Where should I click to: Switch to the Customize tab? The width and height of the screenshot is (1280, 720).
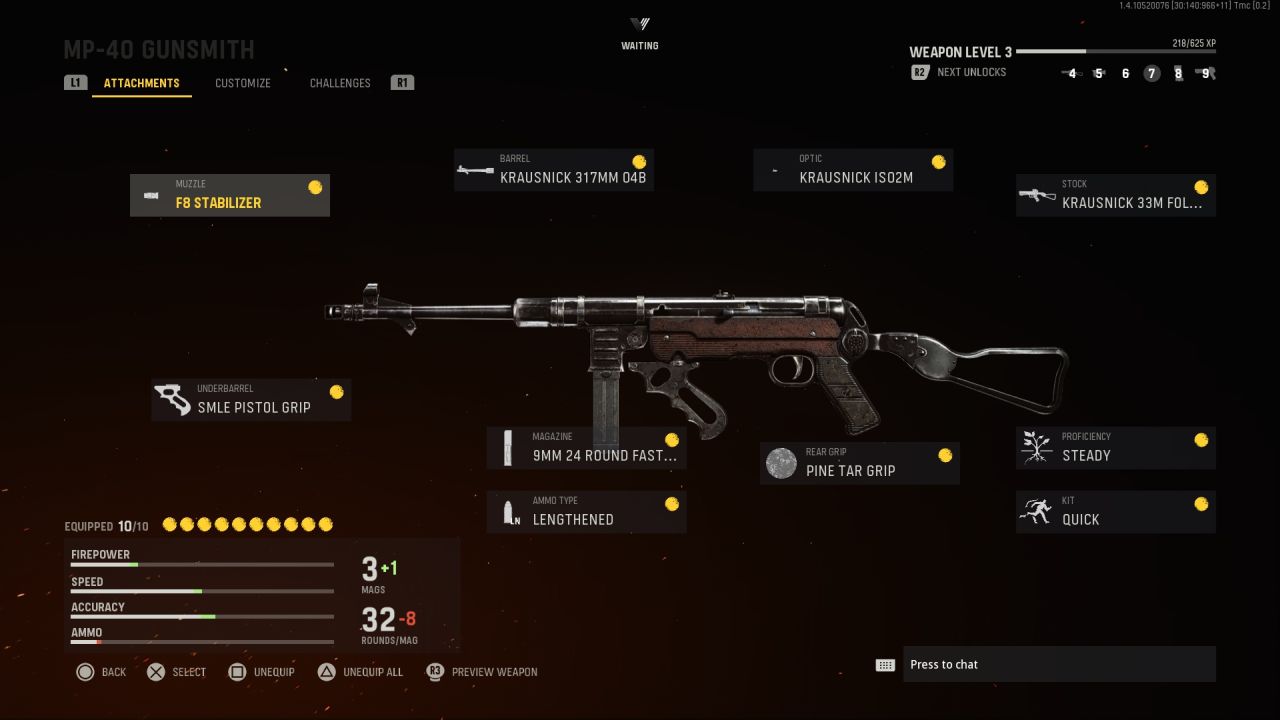[242, 83]
